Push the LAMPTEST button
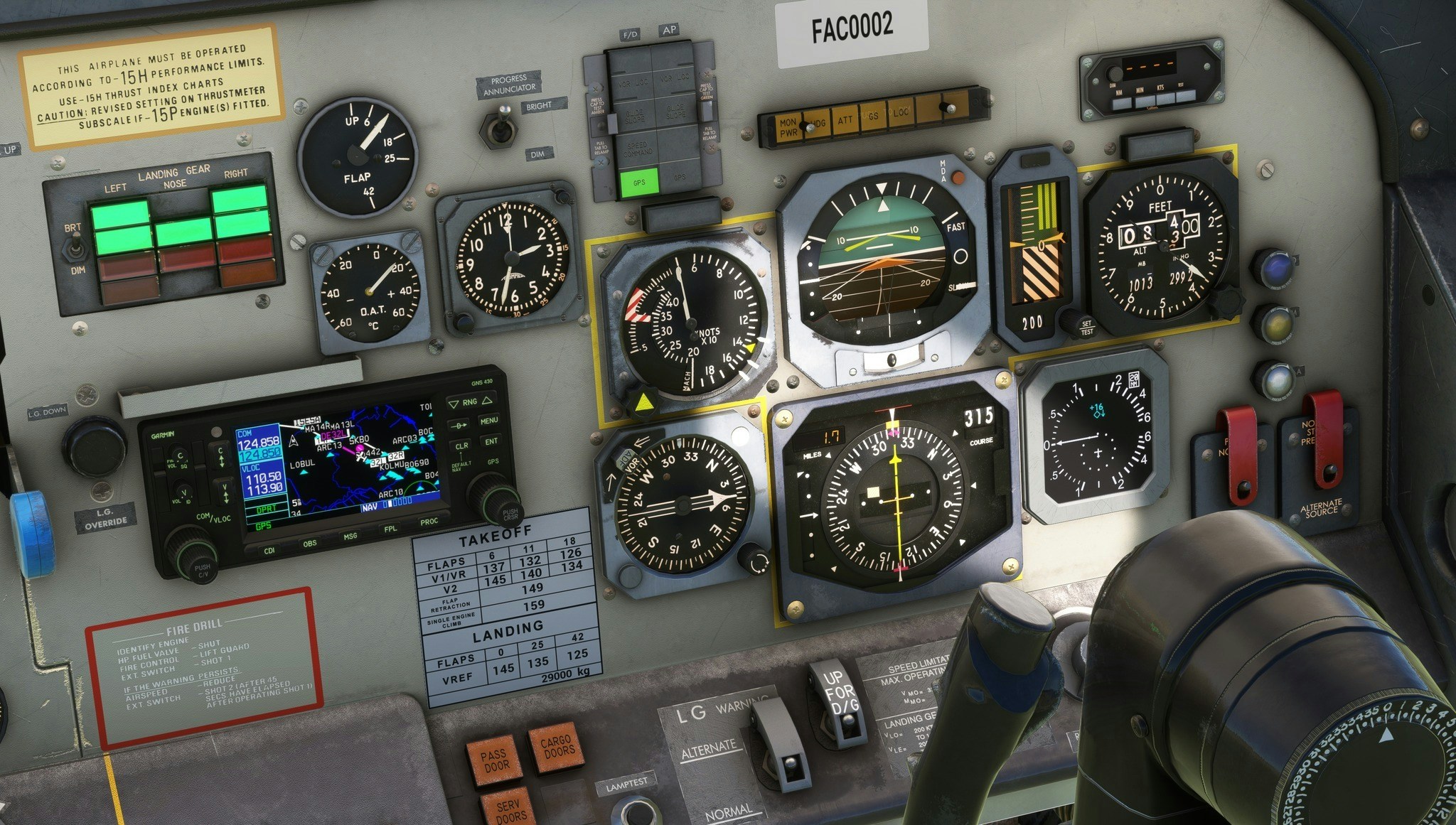The width and height of the screenshot is (1456, 825). [635, 810]
